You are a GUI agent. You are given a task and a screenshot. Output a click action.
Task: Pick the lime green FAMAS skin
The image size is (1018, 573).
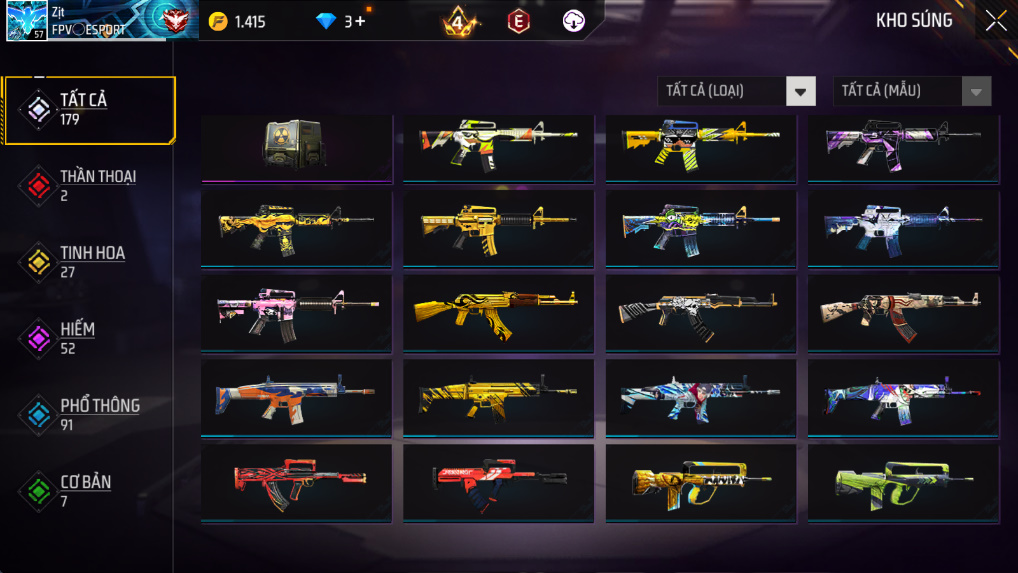click(902, 481)
